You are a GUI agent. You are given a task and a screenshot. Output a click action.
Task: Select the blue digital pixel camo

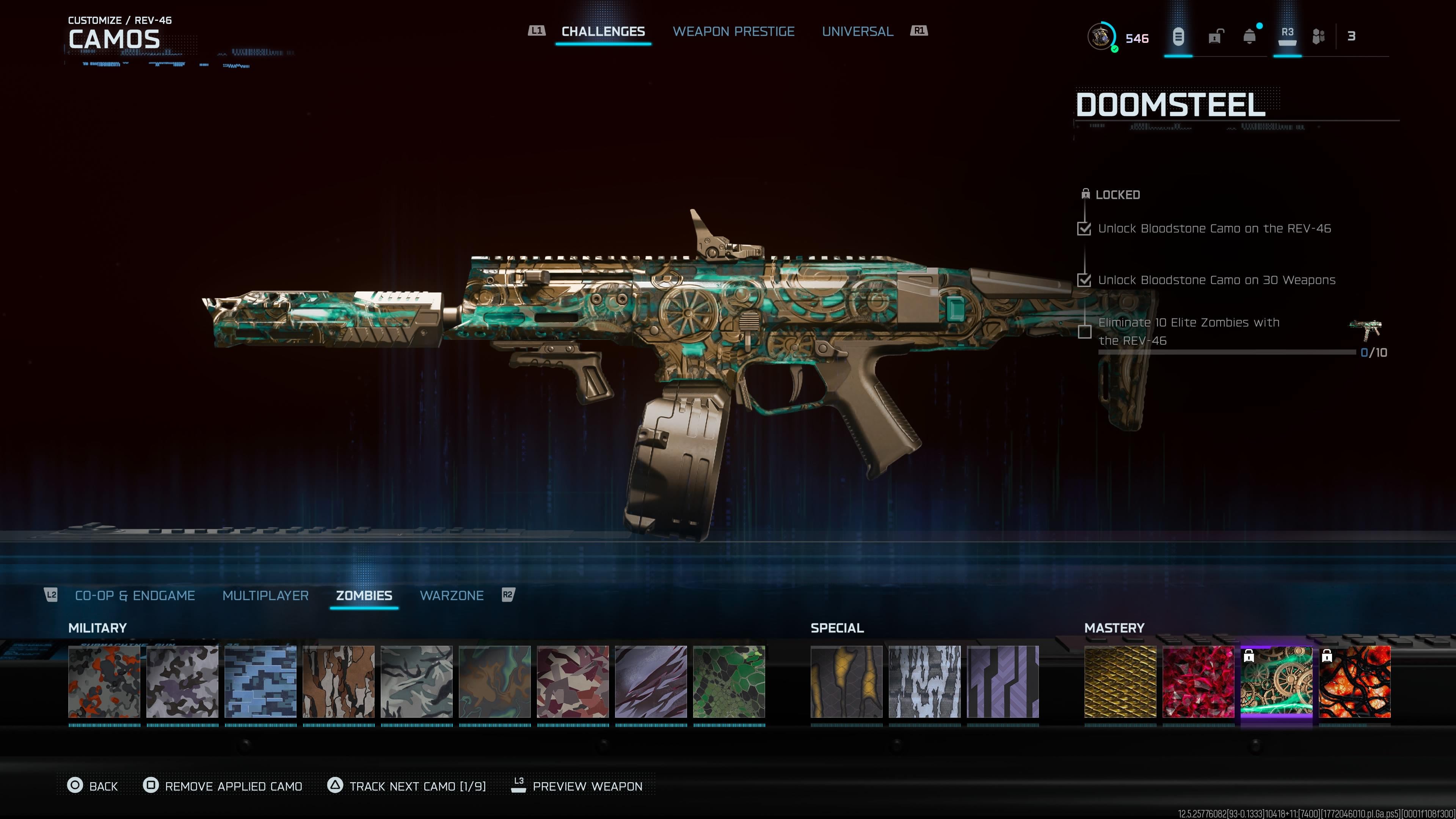click(x=260, y=682)
